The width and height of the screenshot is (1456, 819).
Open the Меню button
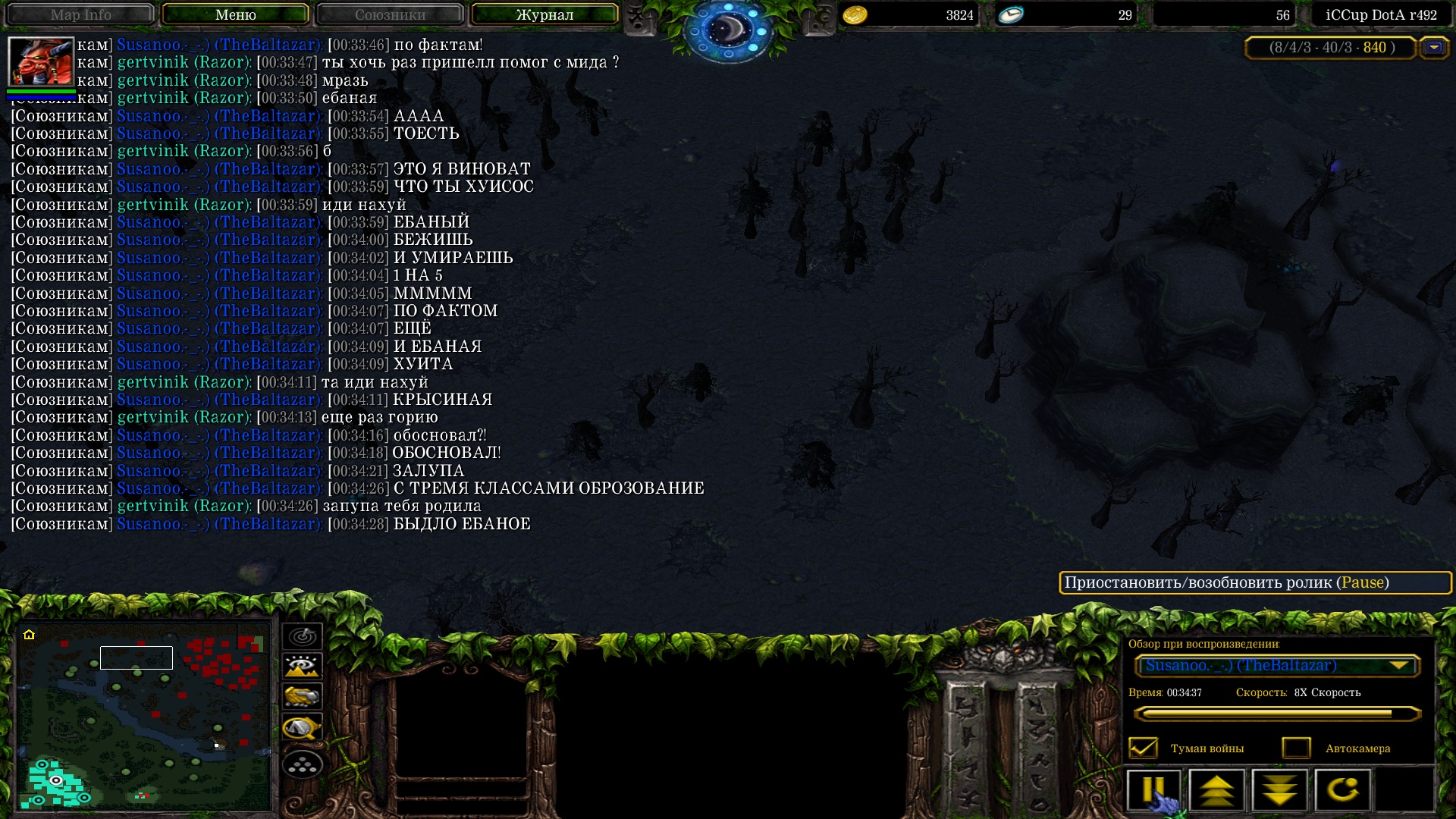[x=235, y=14]
